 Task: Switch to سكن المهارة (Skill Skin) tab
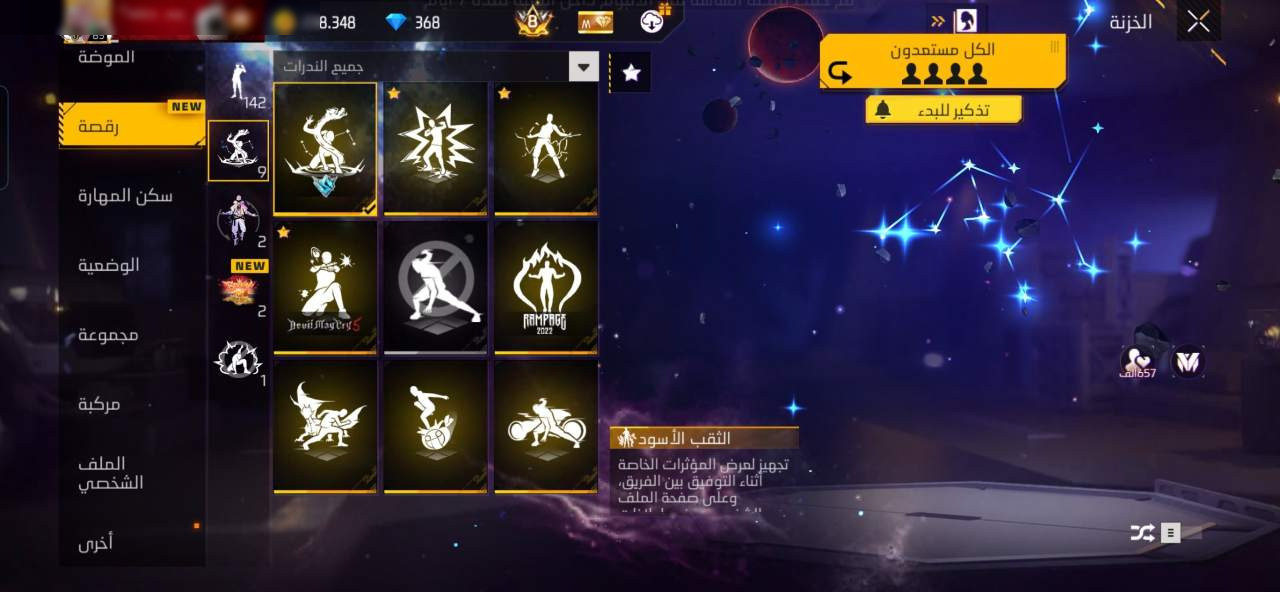click(126, 196)
